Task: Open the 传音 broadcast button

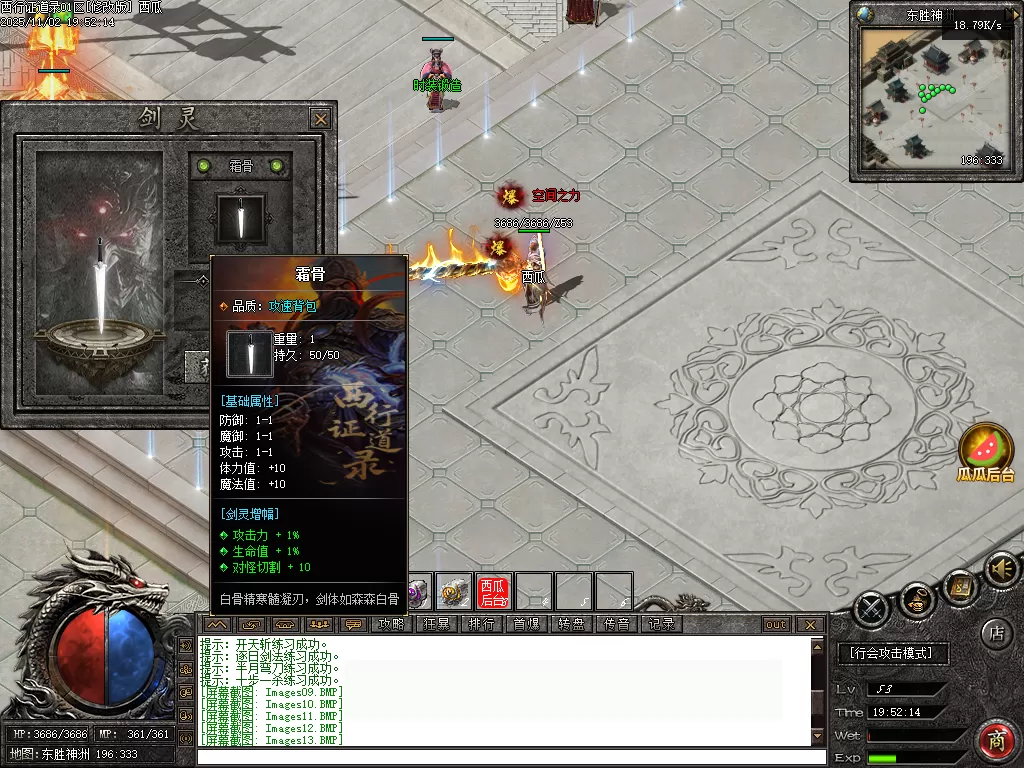Action: [x=617, y=624]
